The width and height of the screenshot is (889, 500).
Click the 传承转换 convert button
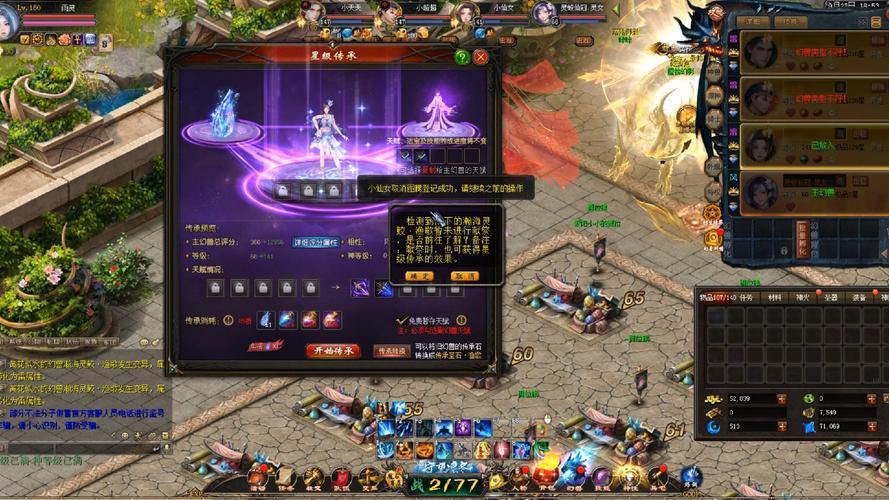[392, 351]
